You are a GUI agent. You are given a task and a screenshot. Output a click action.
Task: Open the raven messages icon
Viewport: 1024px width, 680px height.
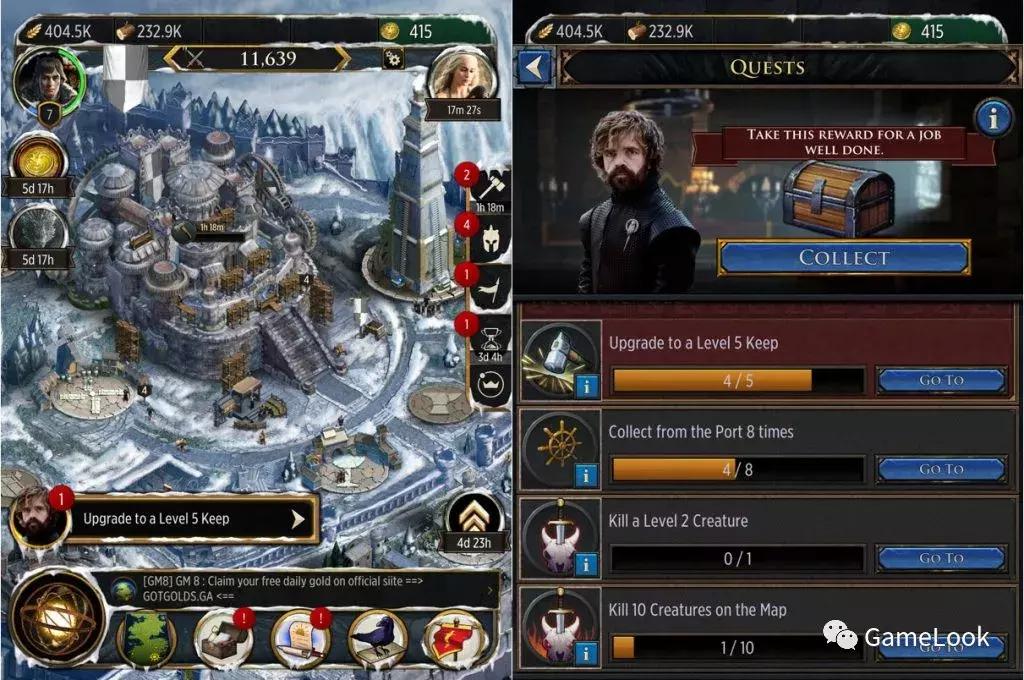[377, 638]
